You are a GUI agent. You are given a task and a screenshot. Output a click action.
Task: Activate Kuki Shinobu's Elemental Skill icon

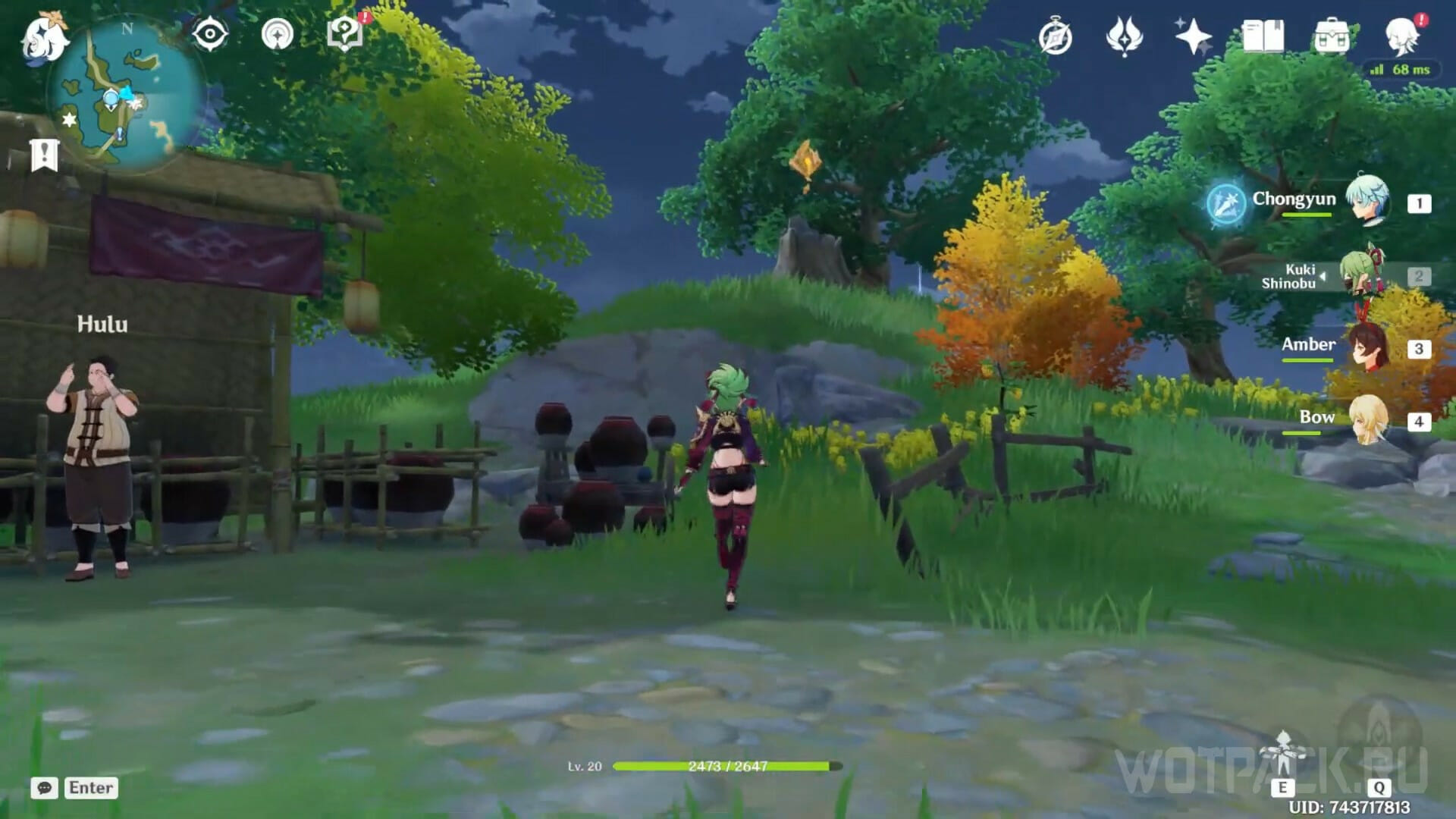coord(1283,755)
